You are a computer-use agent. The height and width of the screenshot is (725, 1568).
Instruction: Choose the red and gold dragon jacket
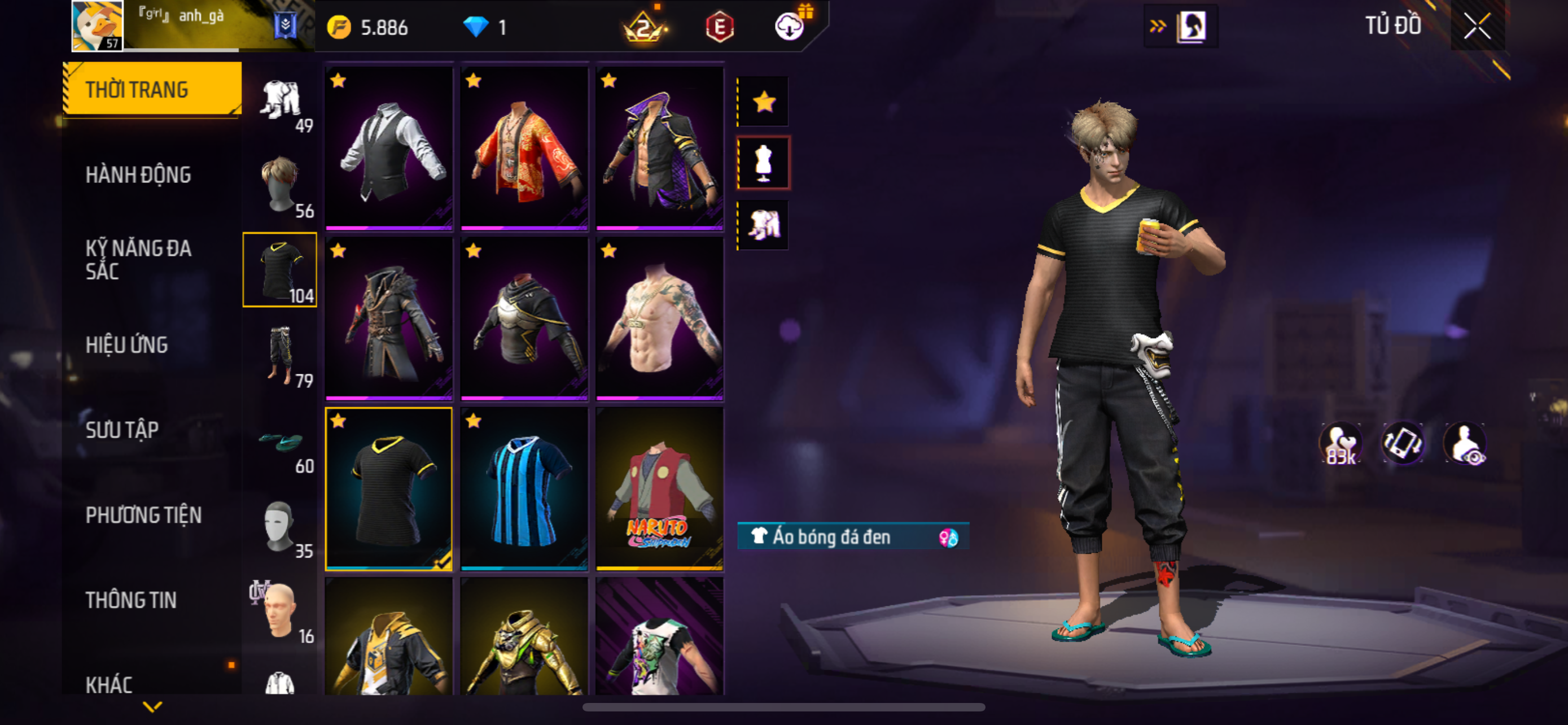[524, 149]
